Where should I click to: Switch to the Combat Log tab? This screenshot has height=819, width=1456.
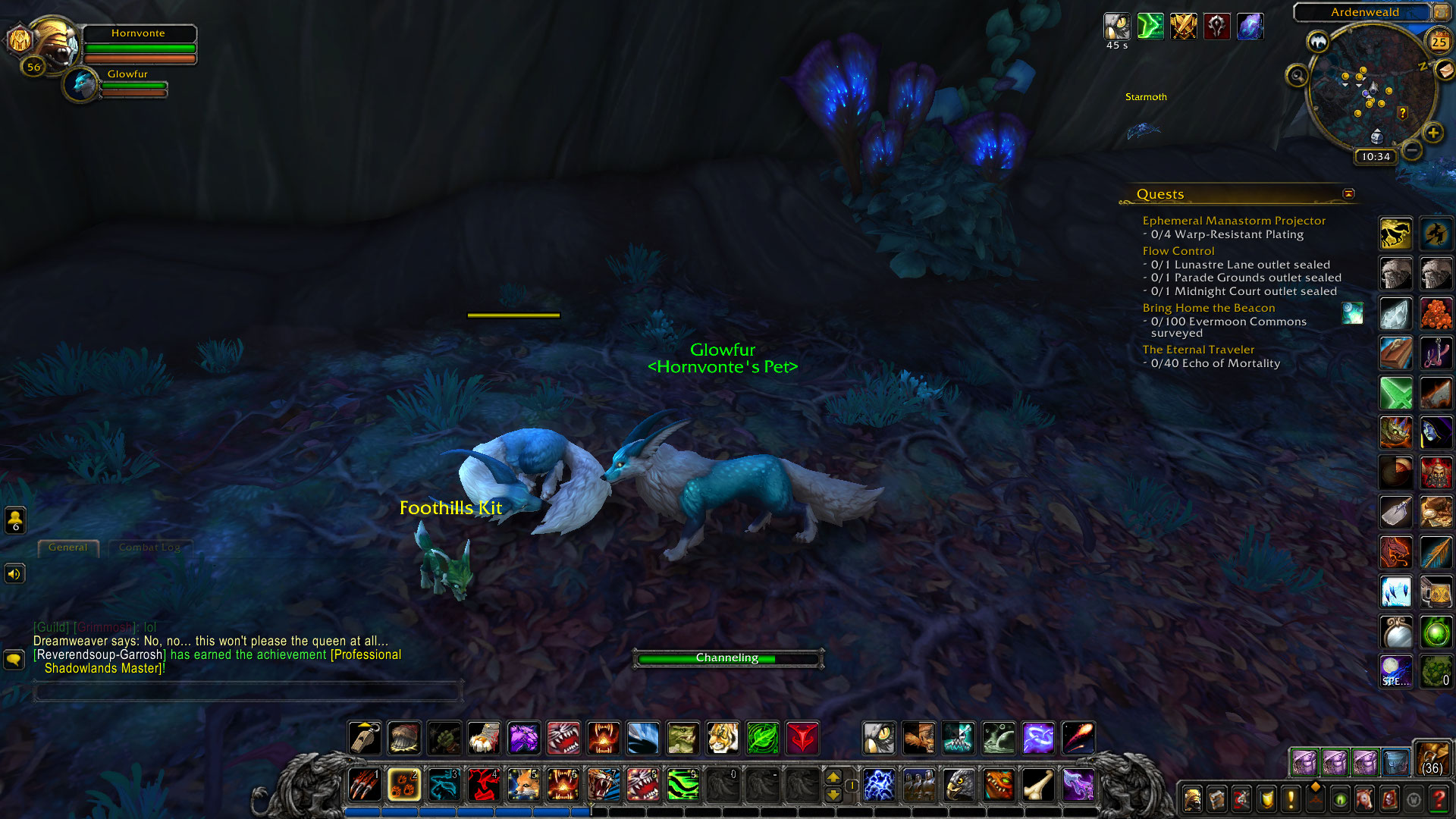(151, 547)
